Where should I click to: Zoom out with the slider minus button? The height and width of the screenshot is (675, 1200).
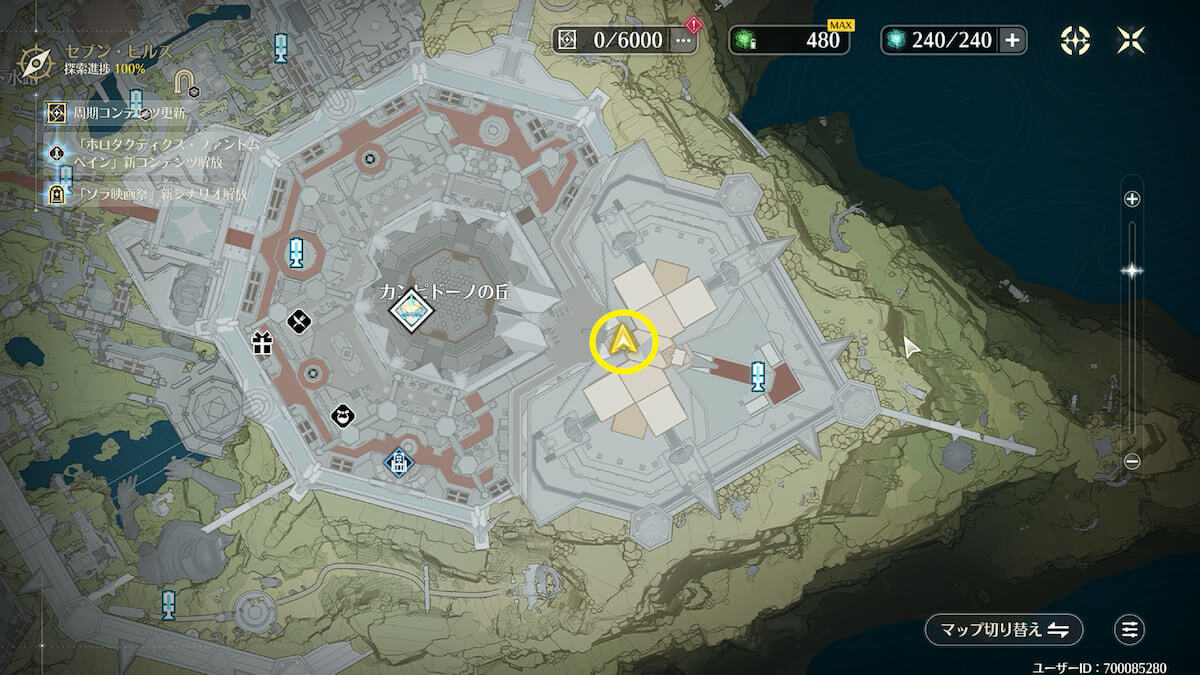(x=1132, y=461)
